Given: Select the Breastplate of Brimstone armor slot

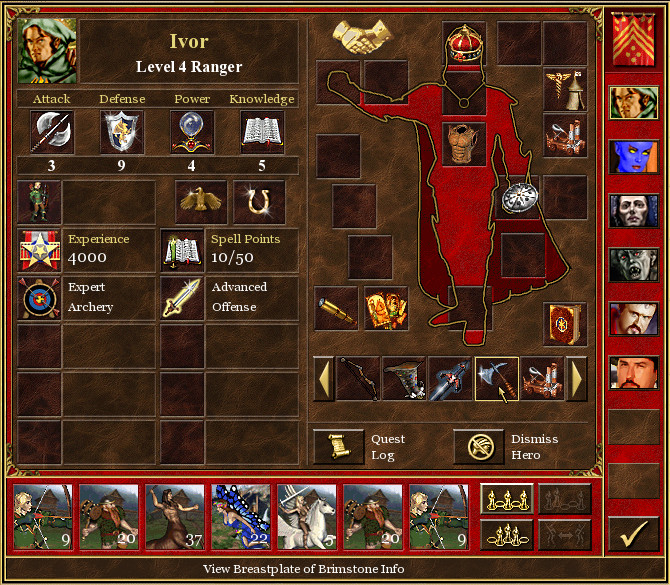Looking at the screenshot, I should point(463,143).
